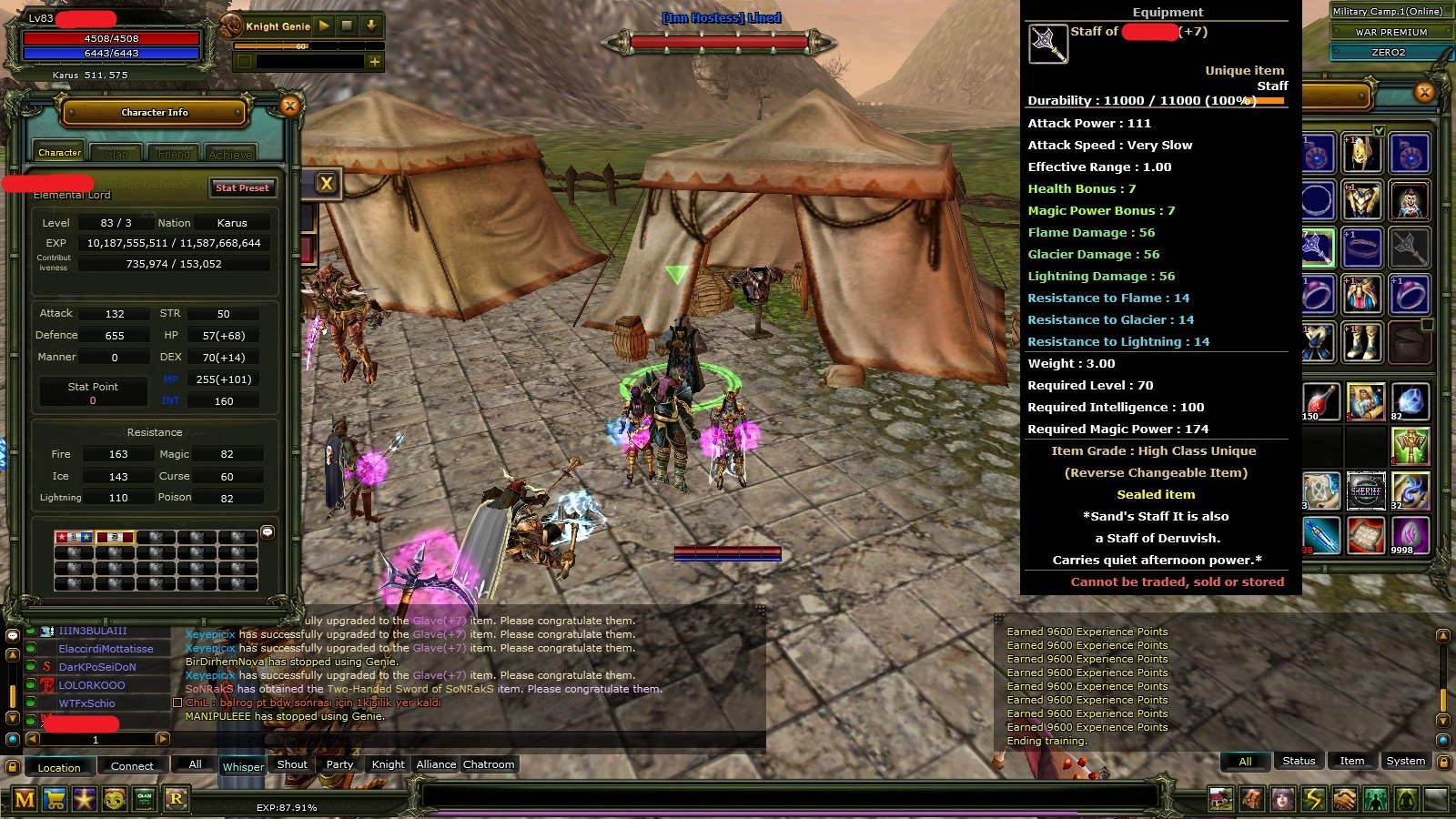Close the Character Info window
The image size is (1456, 819).
tap(289, 106)
